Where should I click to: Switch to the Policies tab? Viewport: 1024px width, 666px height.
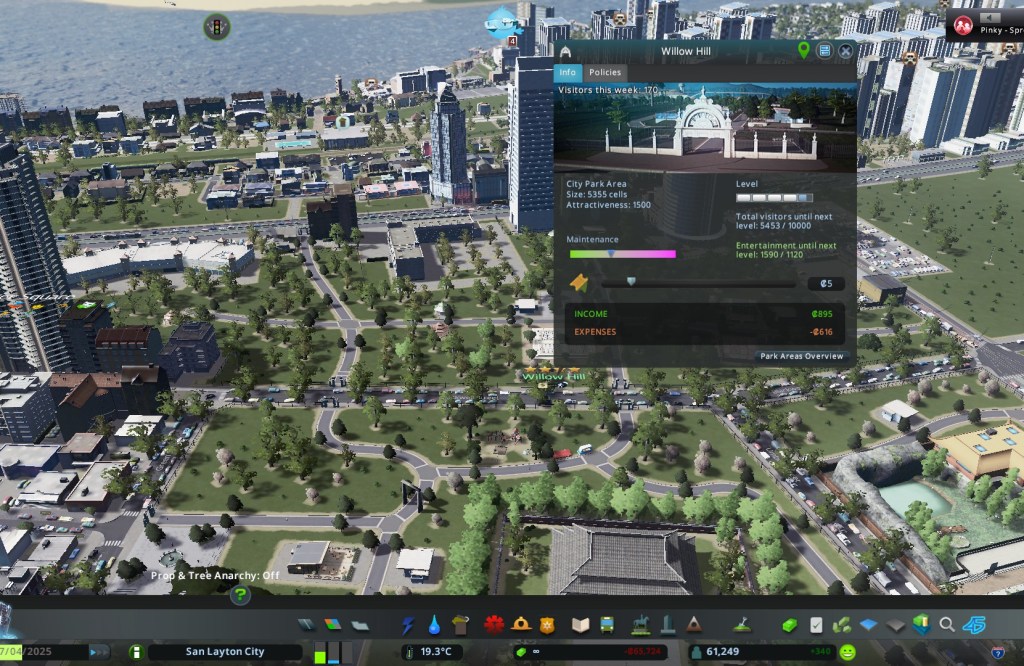[604, 72]
